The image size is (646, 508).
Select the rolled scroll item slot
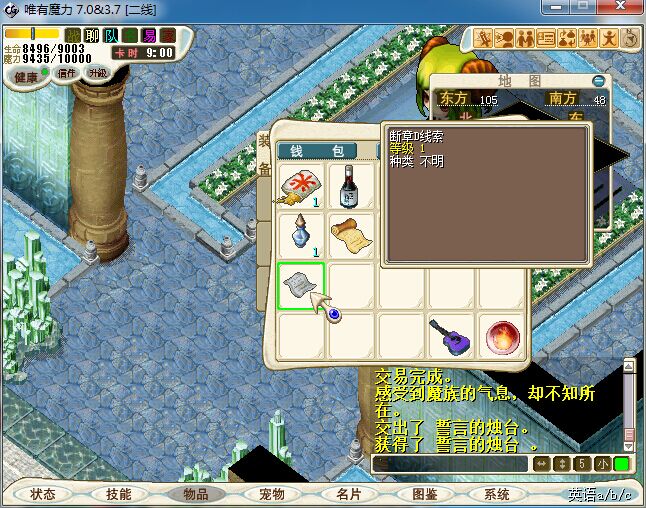click(x=351, y=236)
